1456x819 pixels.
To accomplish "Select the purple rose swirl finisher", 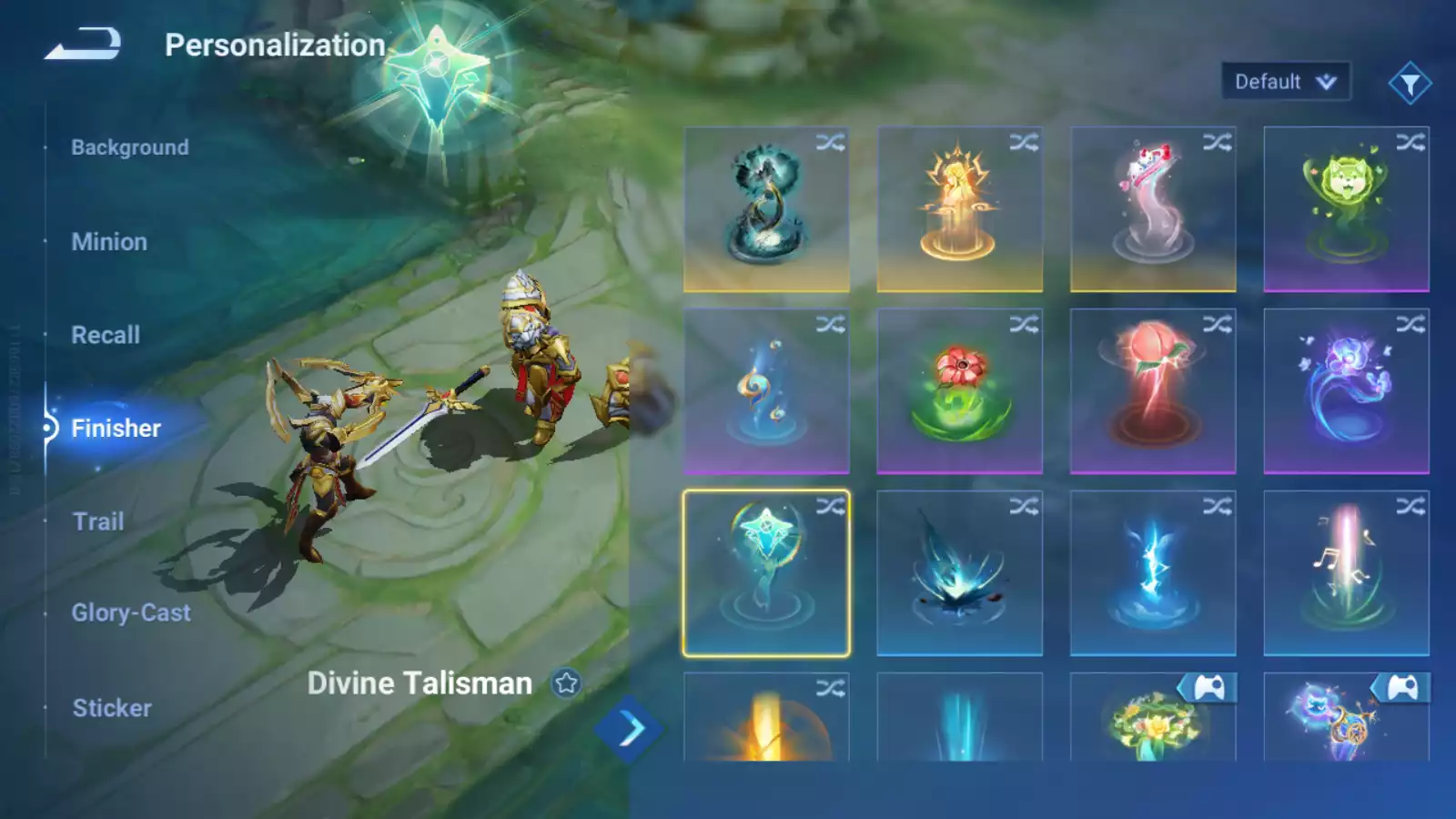I will tap(1346, 391).
